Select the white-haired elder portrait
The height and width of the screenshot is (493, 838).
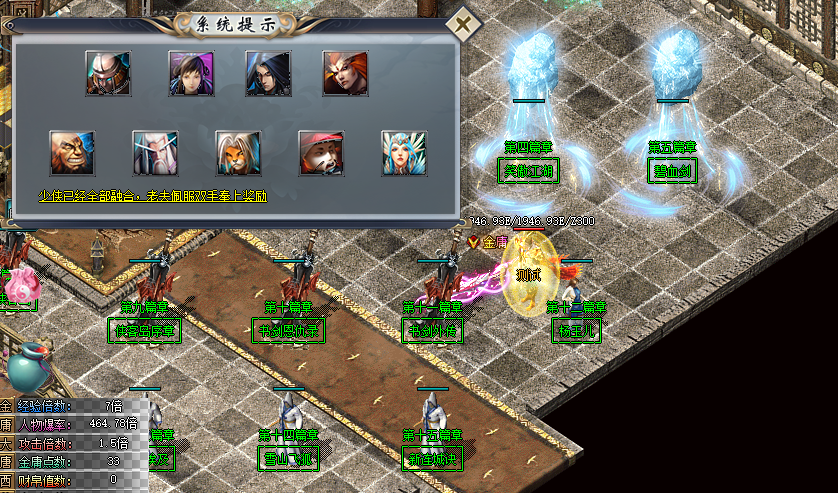click(155, 153)
